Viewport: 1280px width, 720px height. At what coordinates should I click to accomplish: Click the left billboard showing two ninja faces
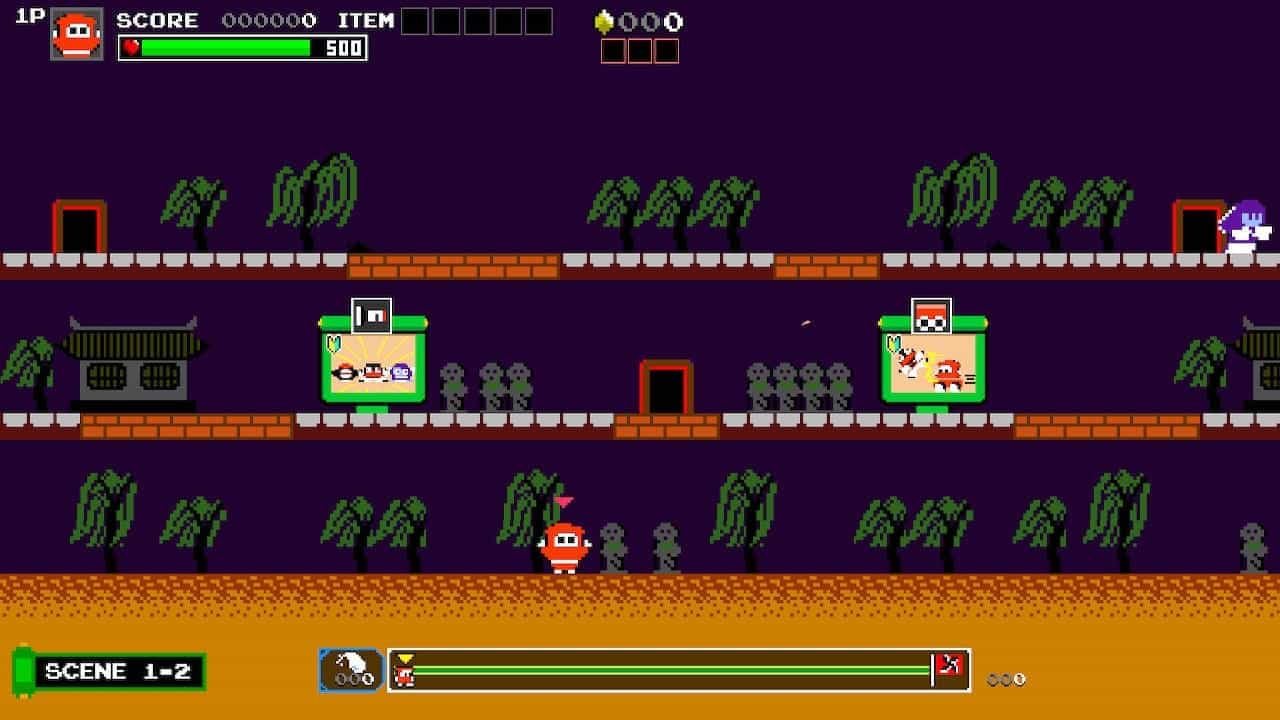click(x=370, y=365)
